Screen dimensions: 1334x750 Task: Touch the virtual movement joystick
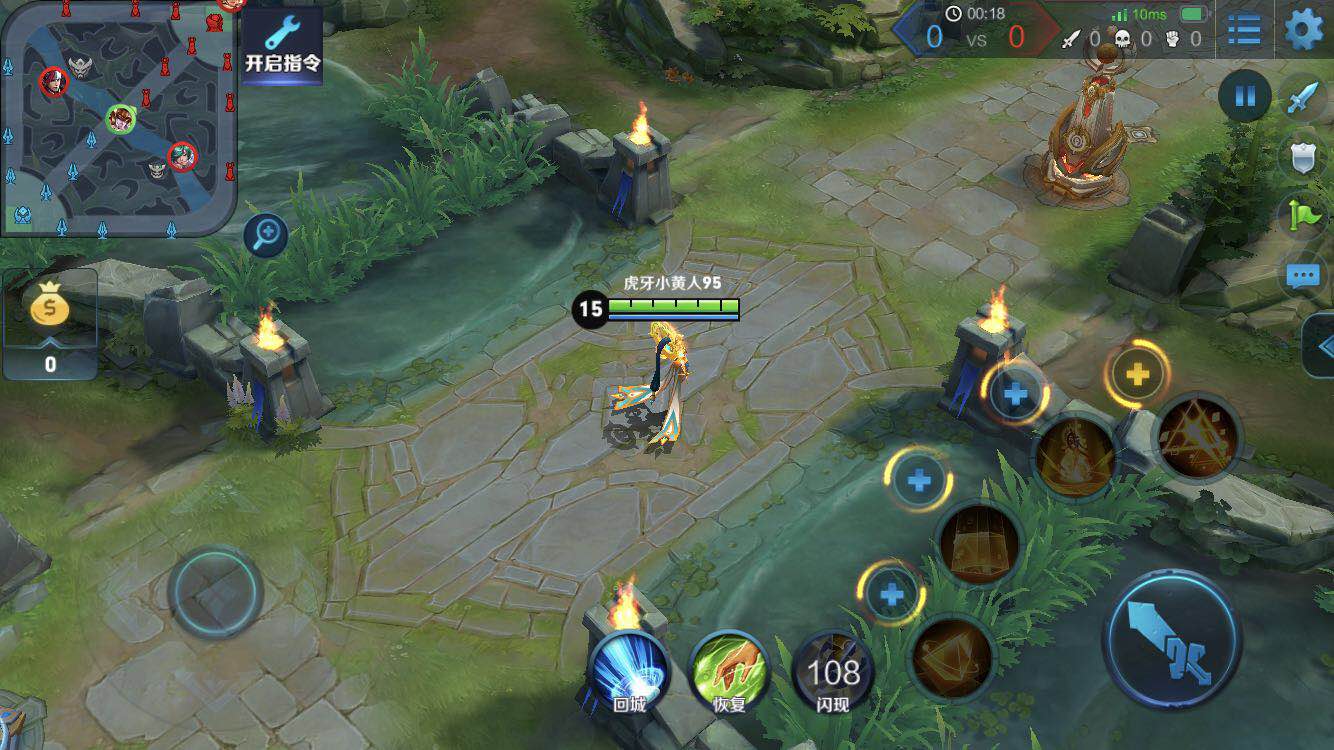(x=215, y=592)
